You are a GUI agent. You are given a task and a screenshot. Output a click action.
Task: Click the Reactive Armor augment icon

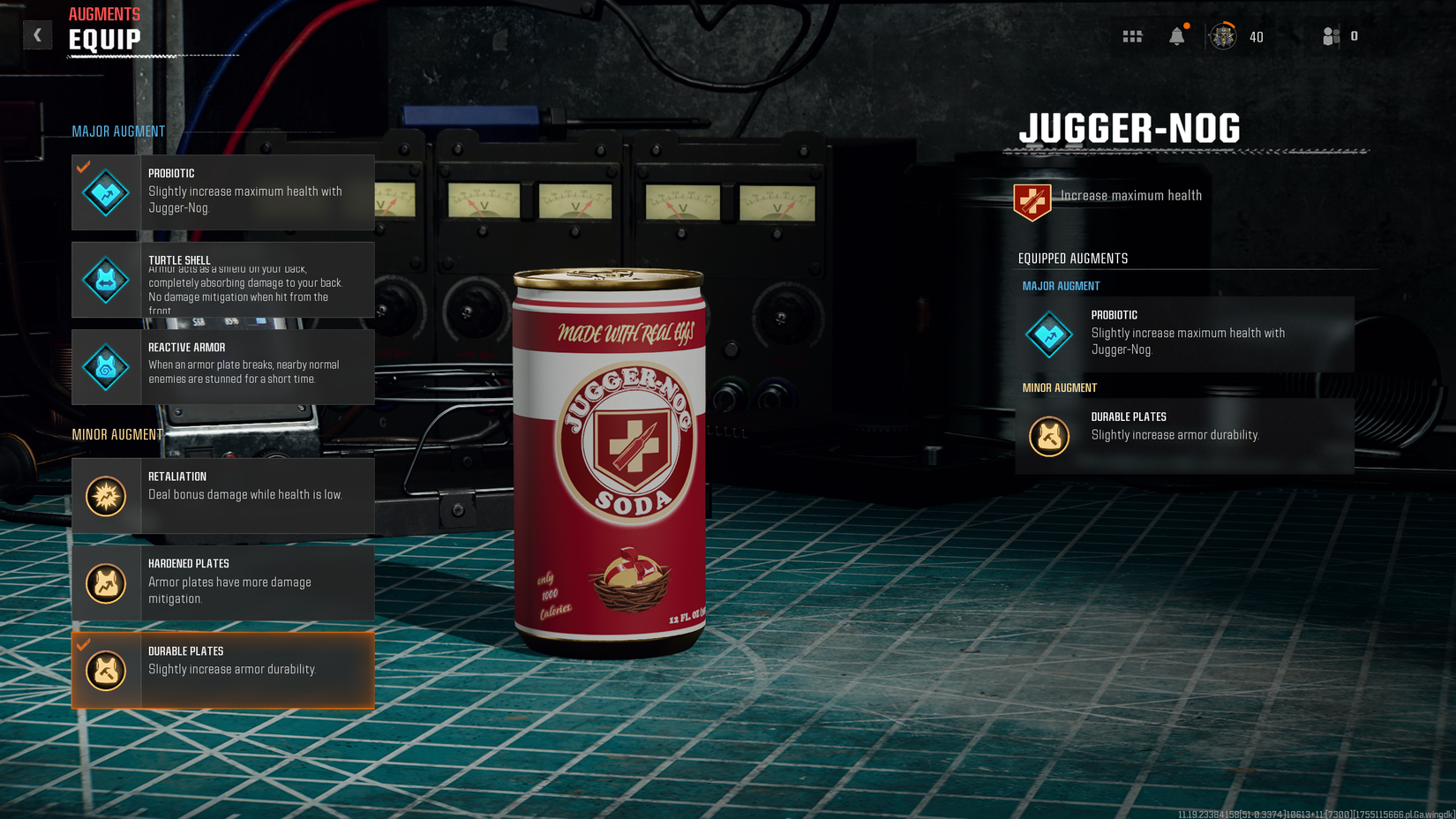(x=105, y=367)
